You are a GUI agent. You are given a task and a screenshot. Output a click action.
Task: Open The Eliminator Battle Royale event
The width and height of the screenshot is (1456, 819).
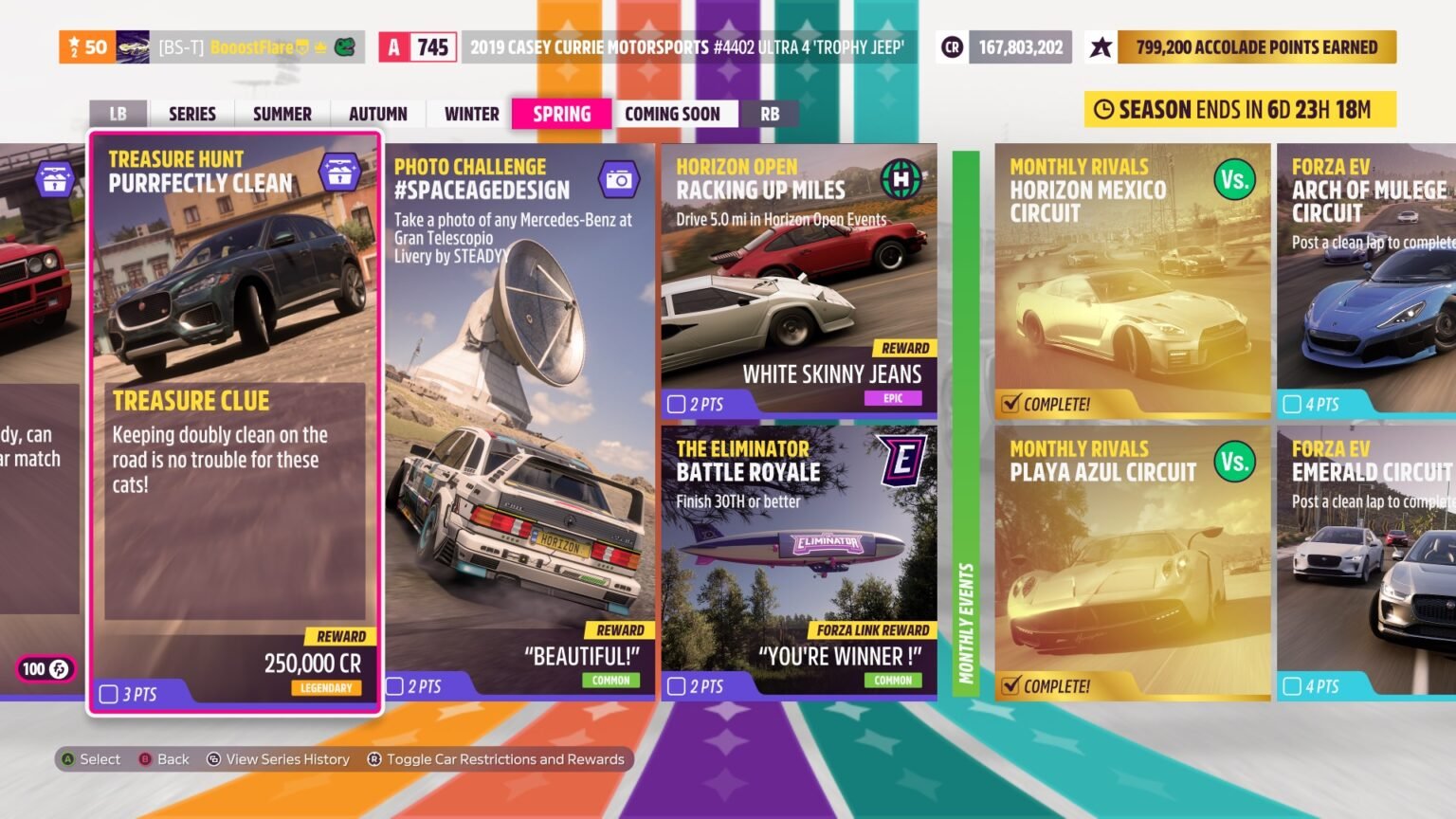coord(798,562)
